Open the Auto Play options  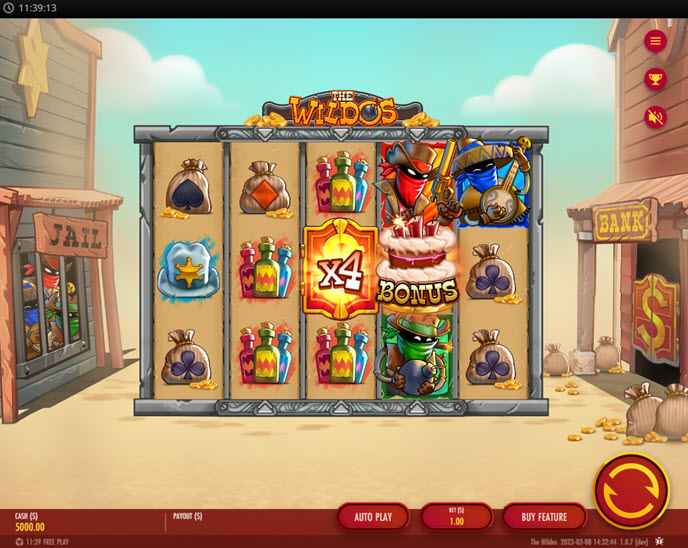(372, 516)
